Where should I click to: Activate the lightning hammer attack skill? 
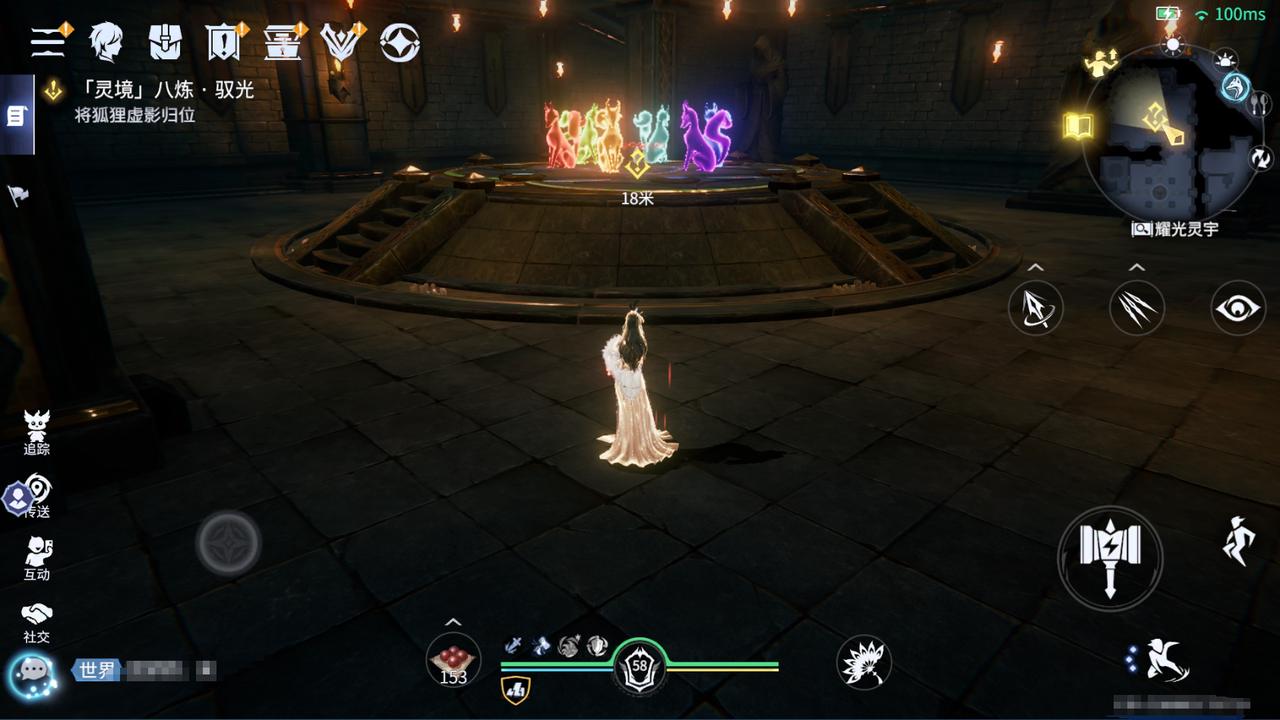[x=1110, y=557]
